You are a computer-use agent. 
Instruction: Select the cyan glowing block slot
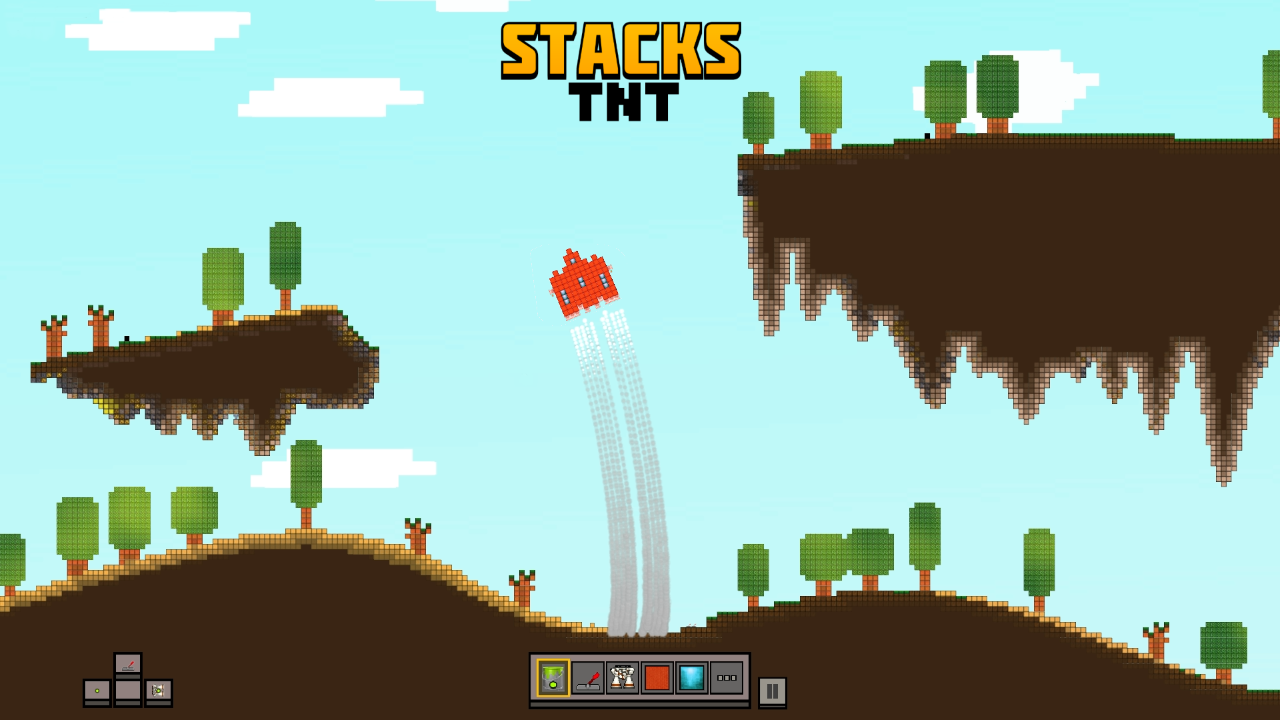692,677
